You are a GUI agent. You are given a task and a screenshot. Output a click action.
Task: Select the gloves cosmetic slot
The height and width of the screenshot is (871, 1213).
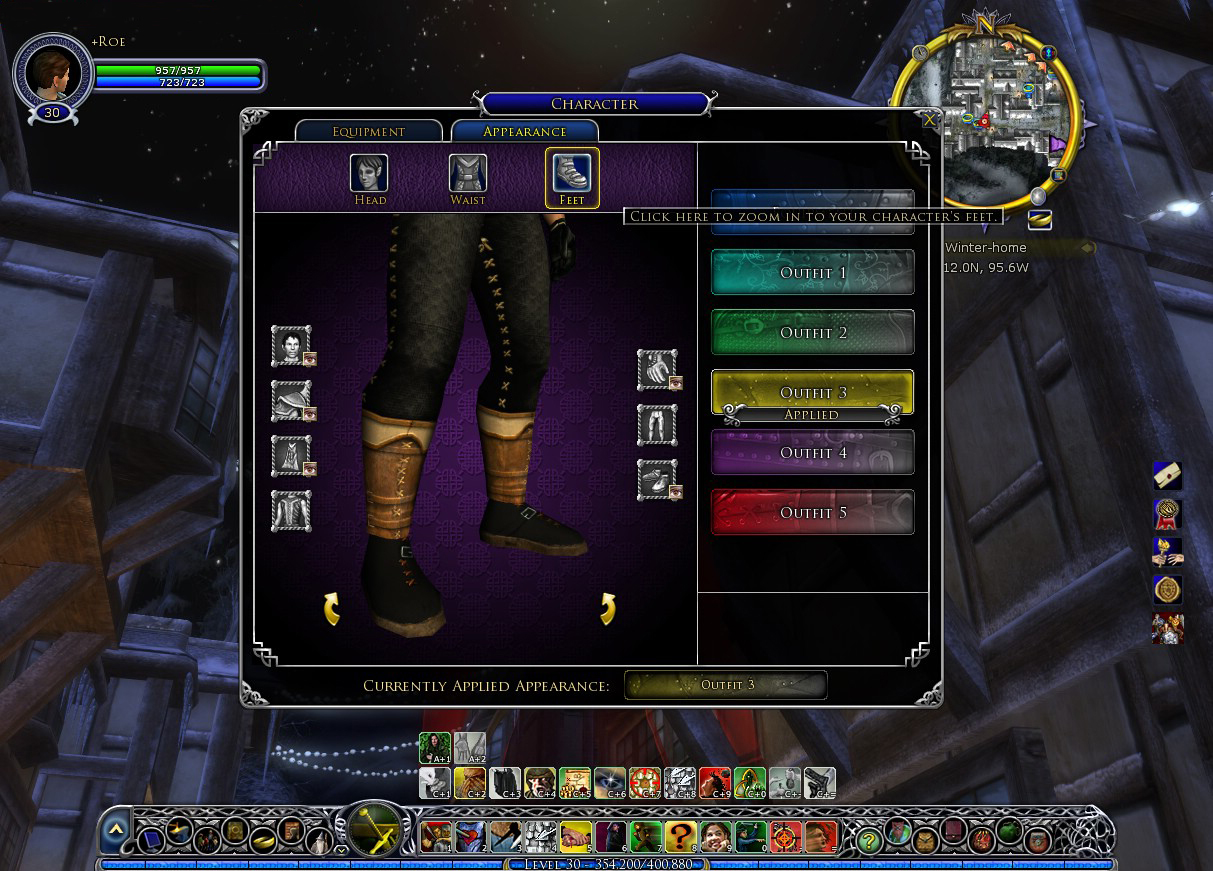pyautogui.click(x=657, y=370)
